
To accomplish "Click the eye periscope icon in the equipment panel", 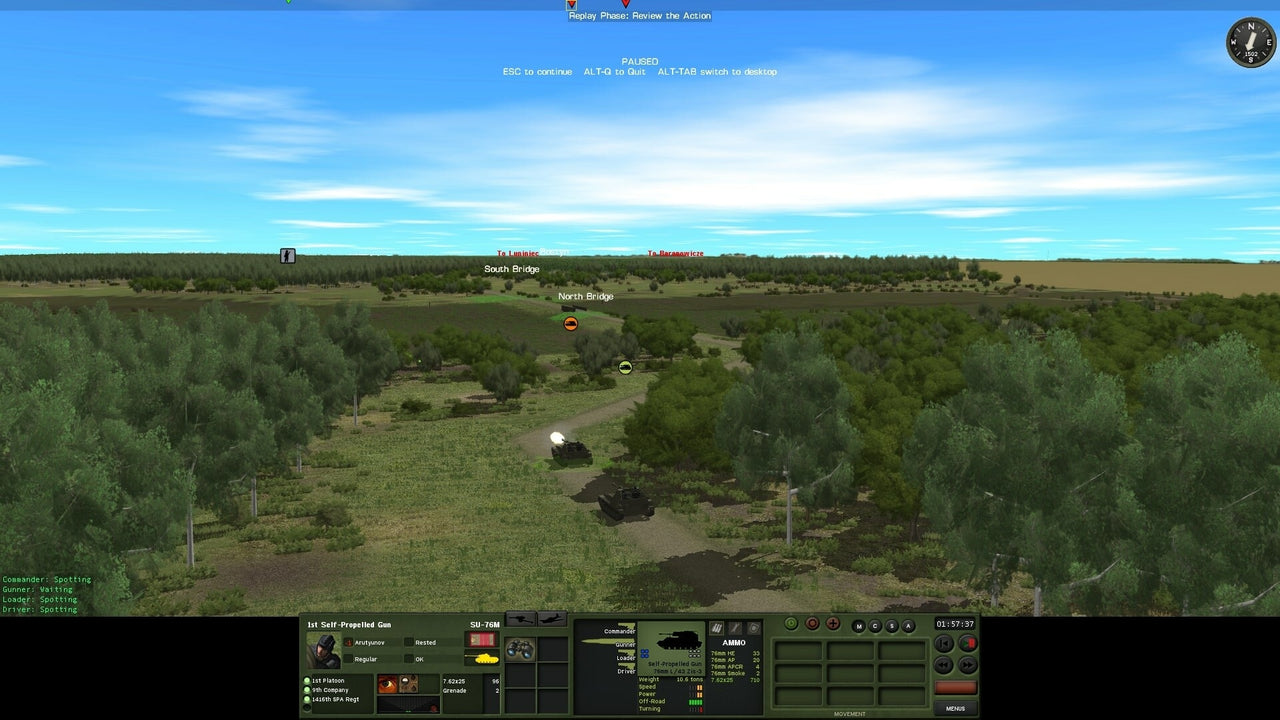I will point(386,681).
